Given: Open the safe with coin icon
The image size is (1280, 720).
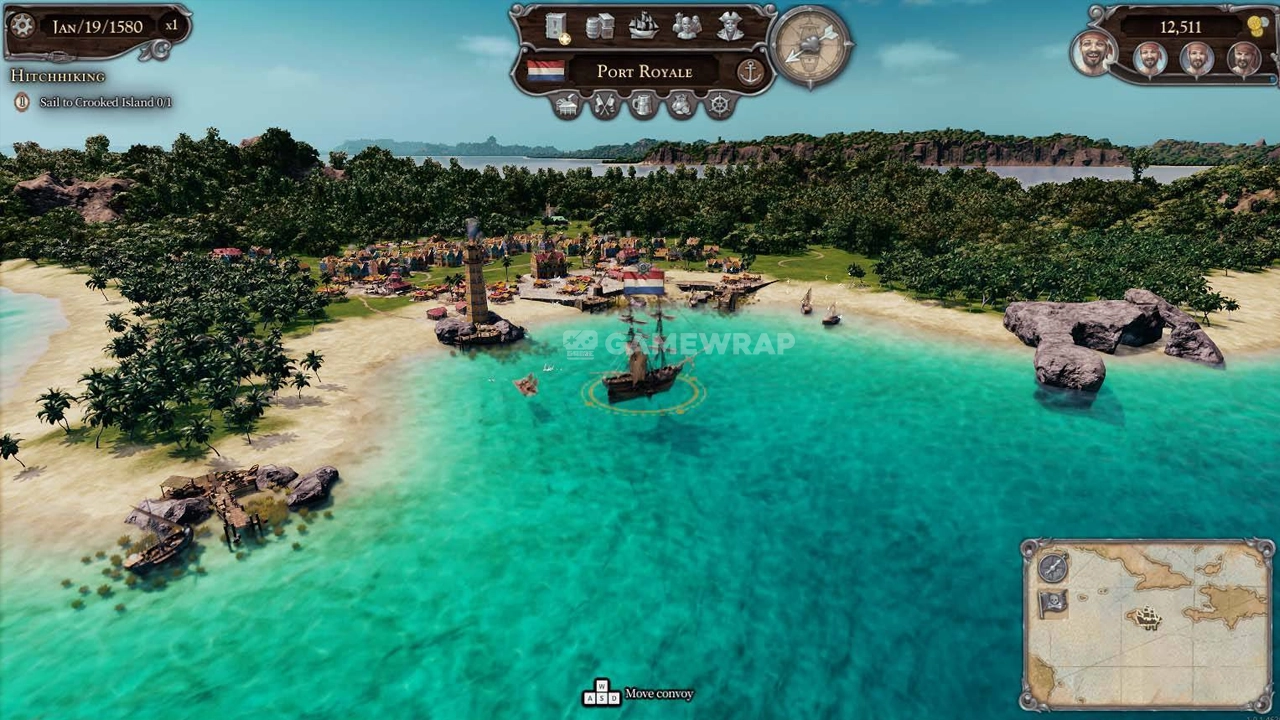Looking at the screenshot, I should (557, 26).
